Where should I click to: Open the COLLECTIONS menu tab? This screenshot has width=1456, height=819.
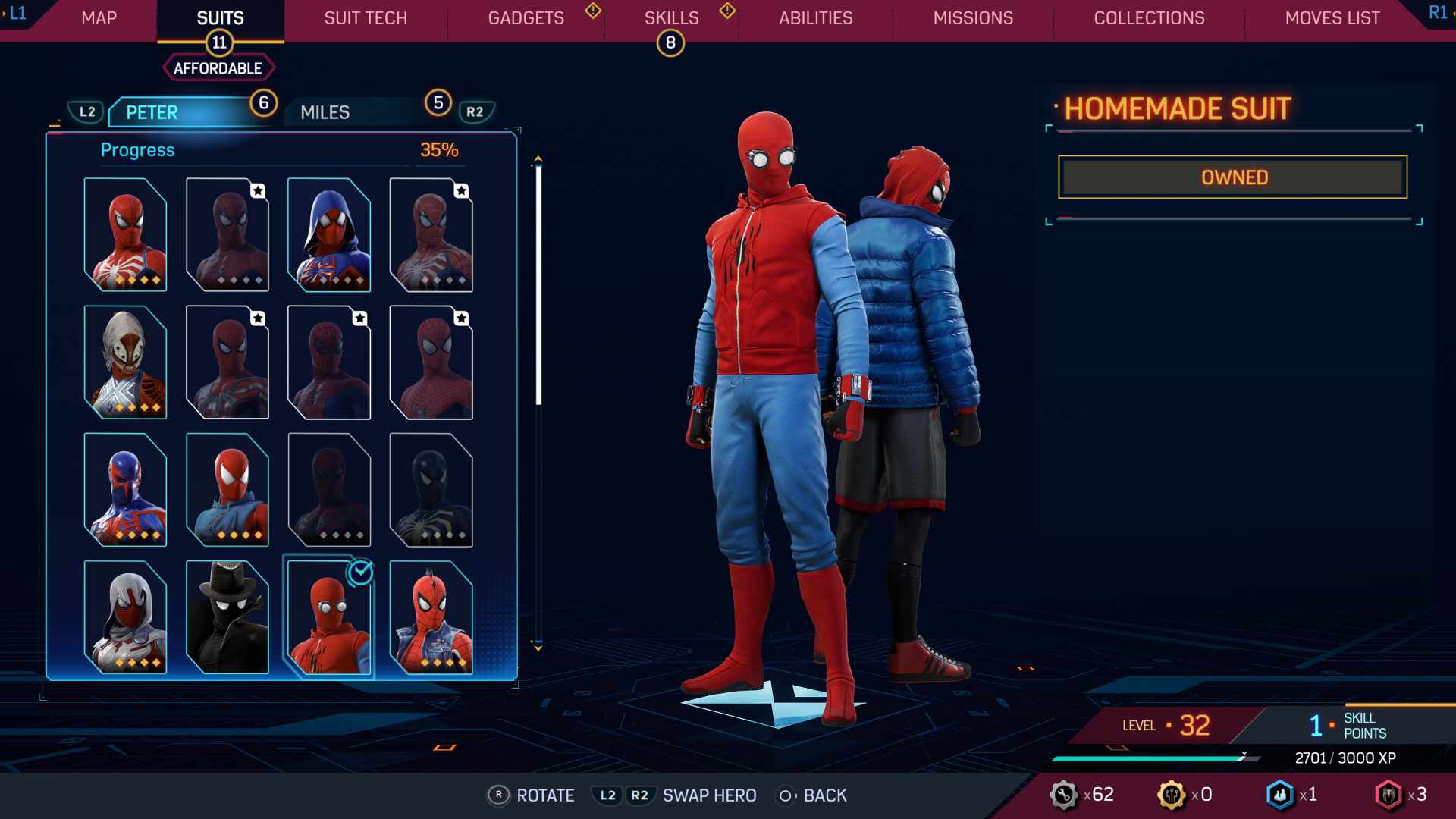click(x=1148, y=18)
